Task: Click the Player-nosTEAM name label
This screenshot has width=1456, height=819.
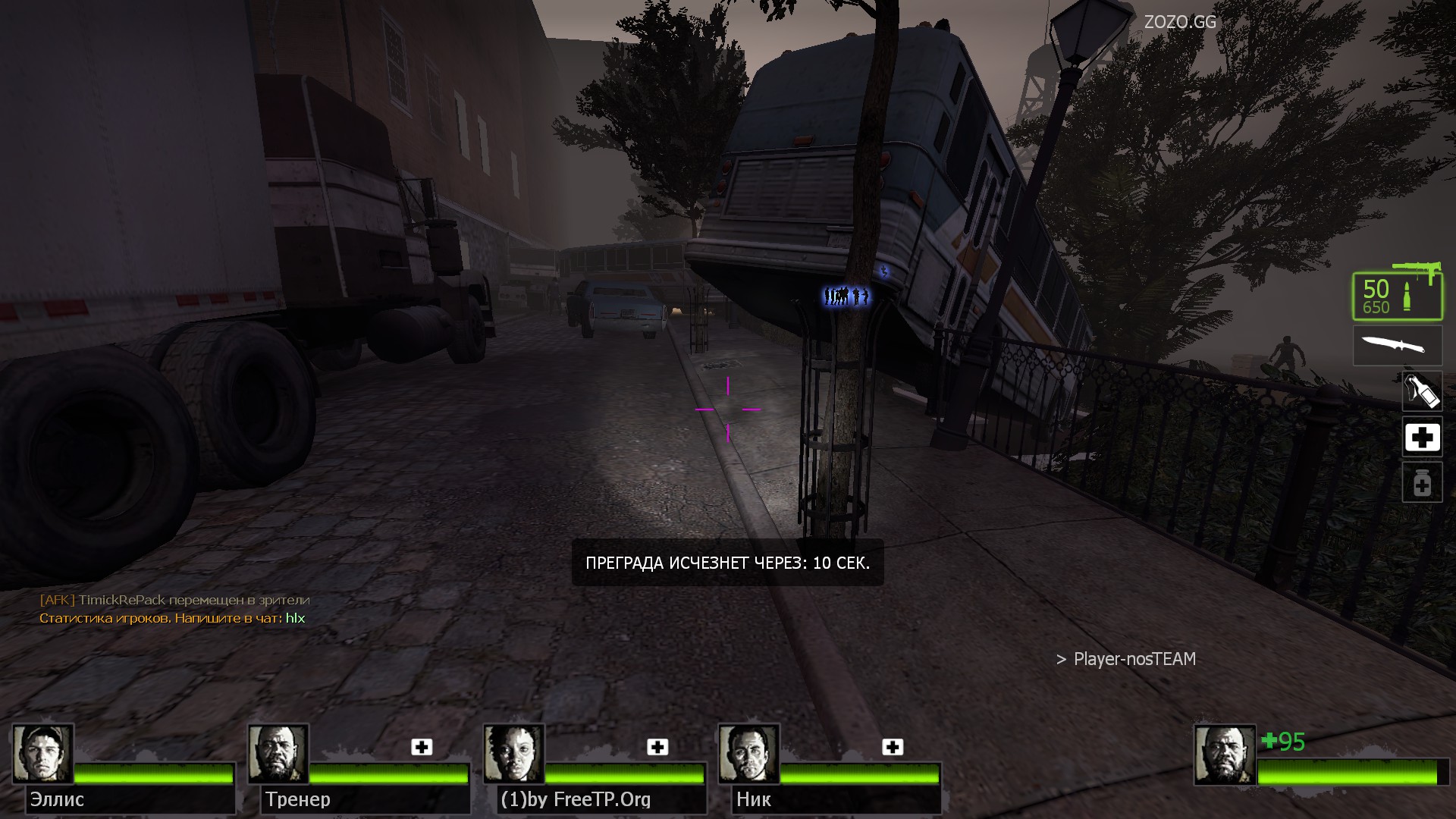Action: 1134,660
